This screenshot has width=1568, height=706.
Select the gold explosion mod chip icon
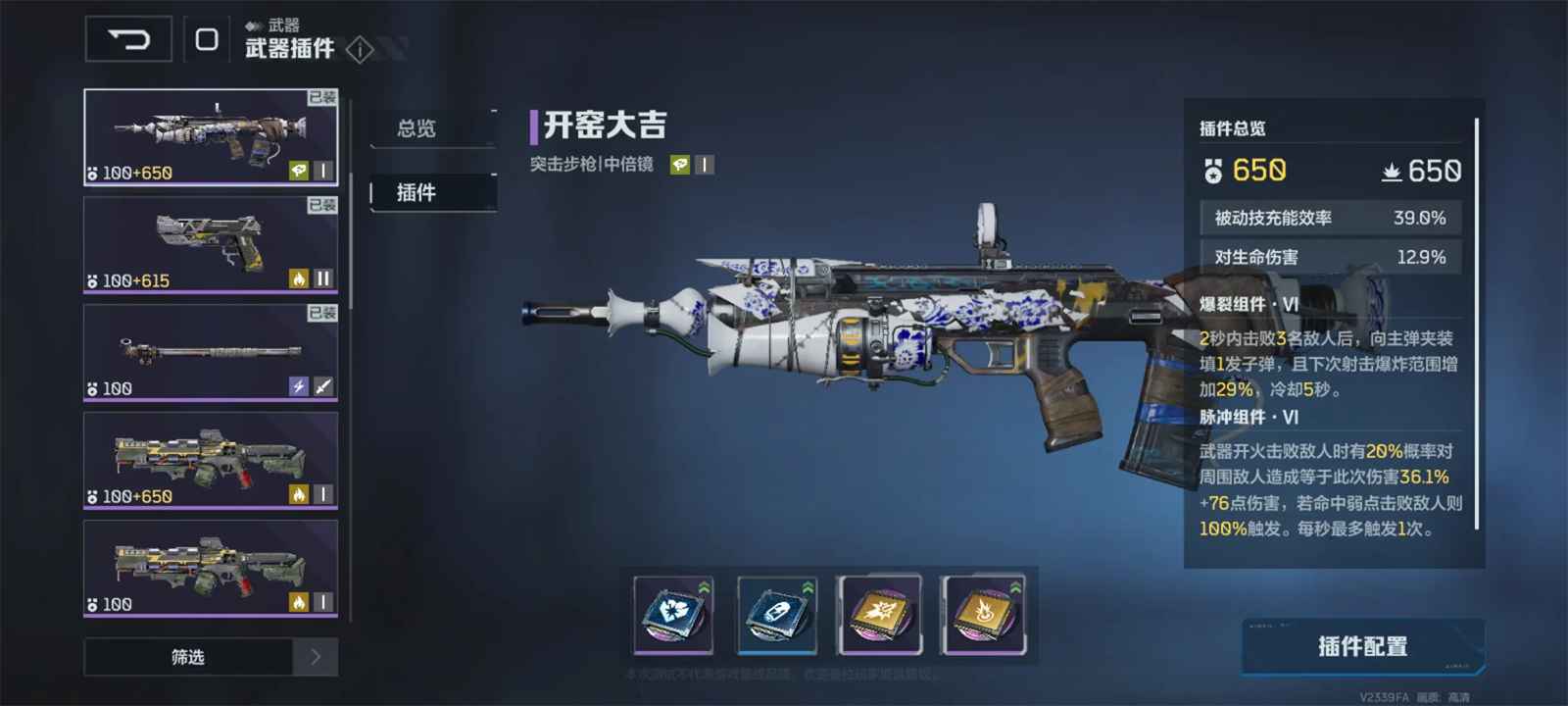point(878,616)
